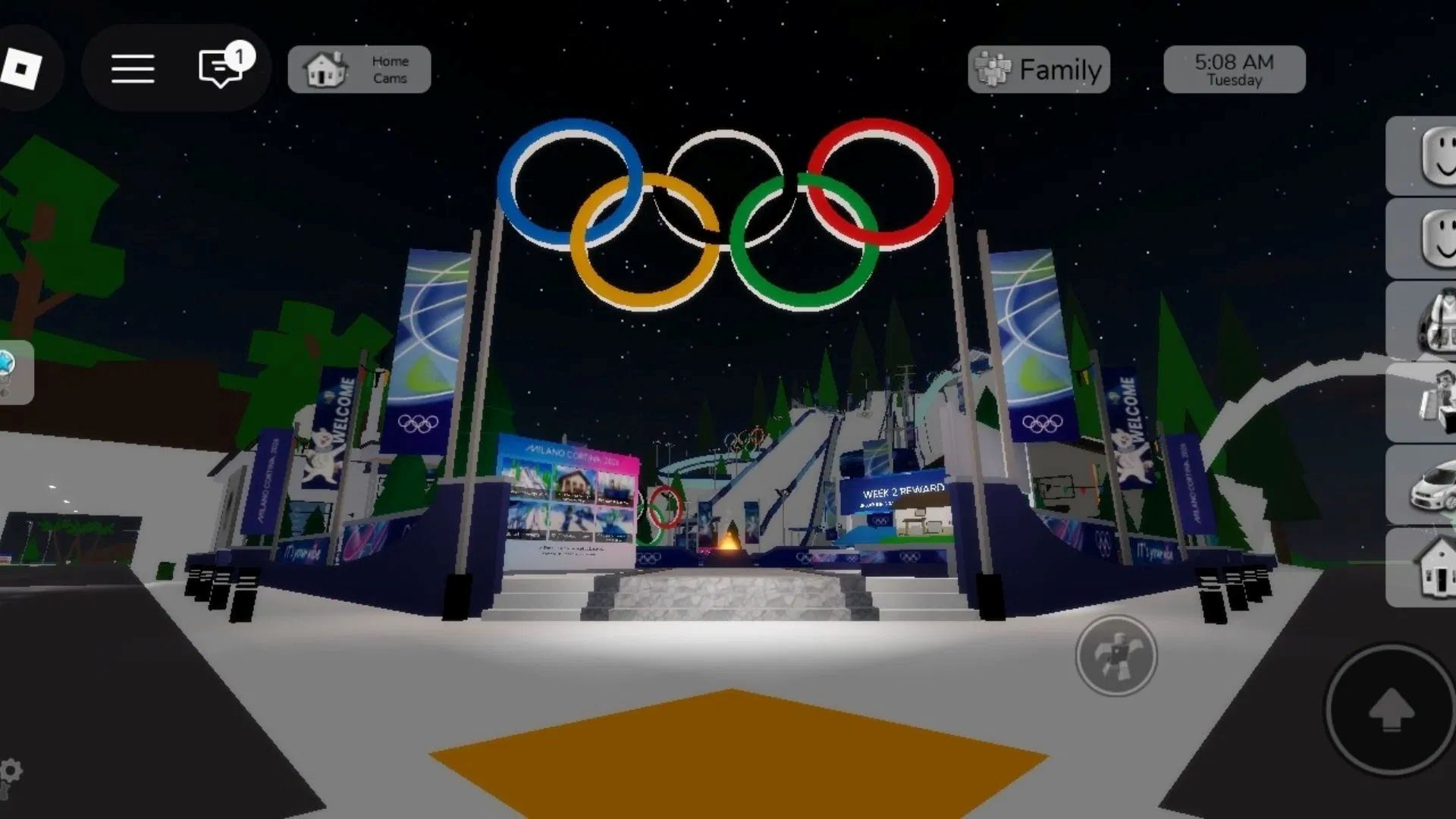Open the Family panel
This screenshot has width=1456, height=819.
tap(1039, 69)
